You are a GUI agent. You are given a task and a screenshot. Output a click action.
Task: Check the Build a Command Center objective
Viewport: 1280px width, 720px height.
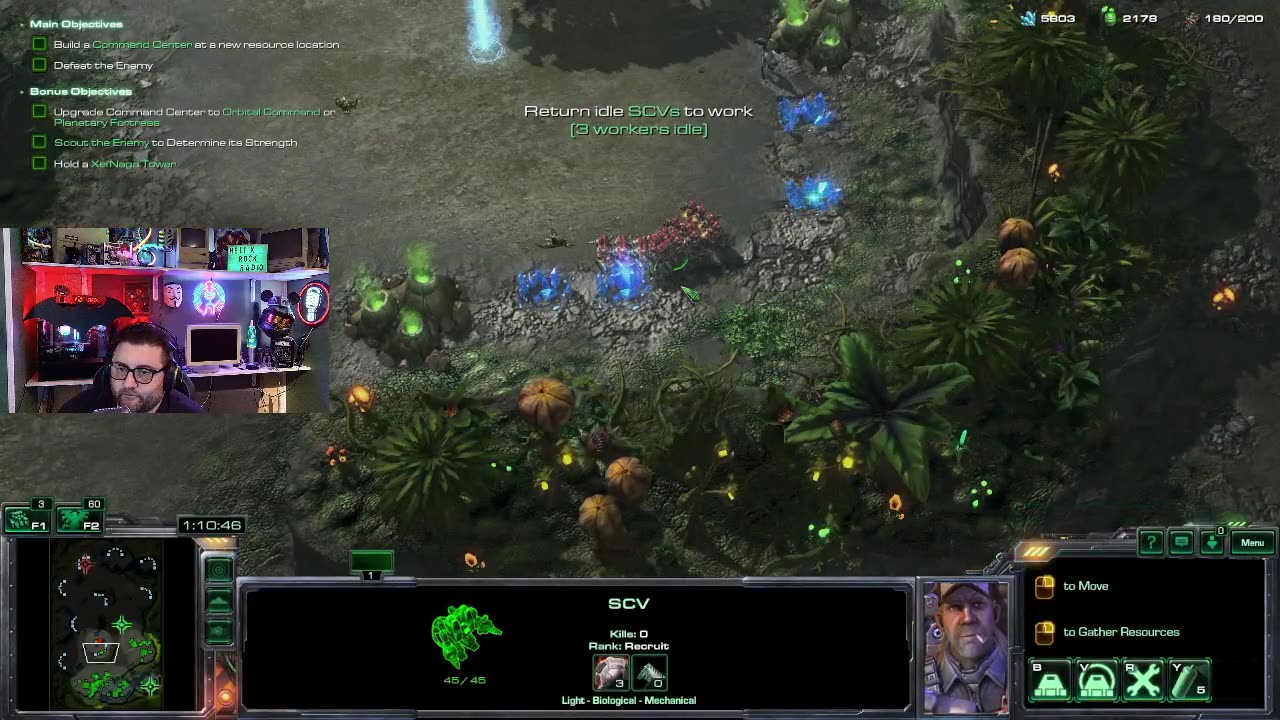tap(39, 43)
